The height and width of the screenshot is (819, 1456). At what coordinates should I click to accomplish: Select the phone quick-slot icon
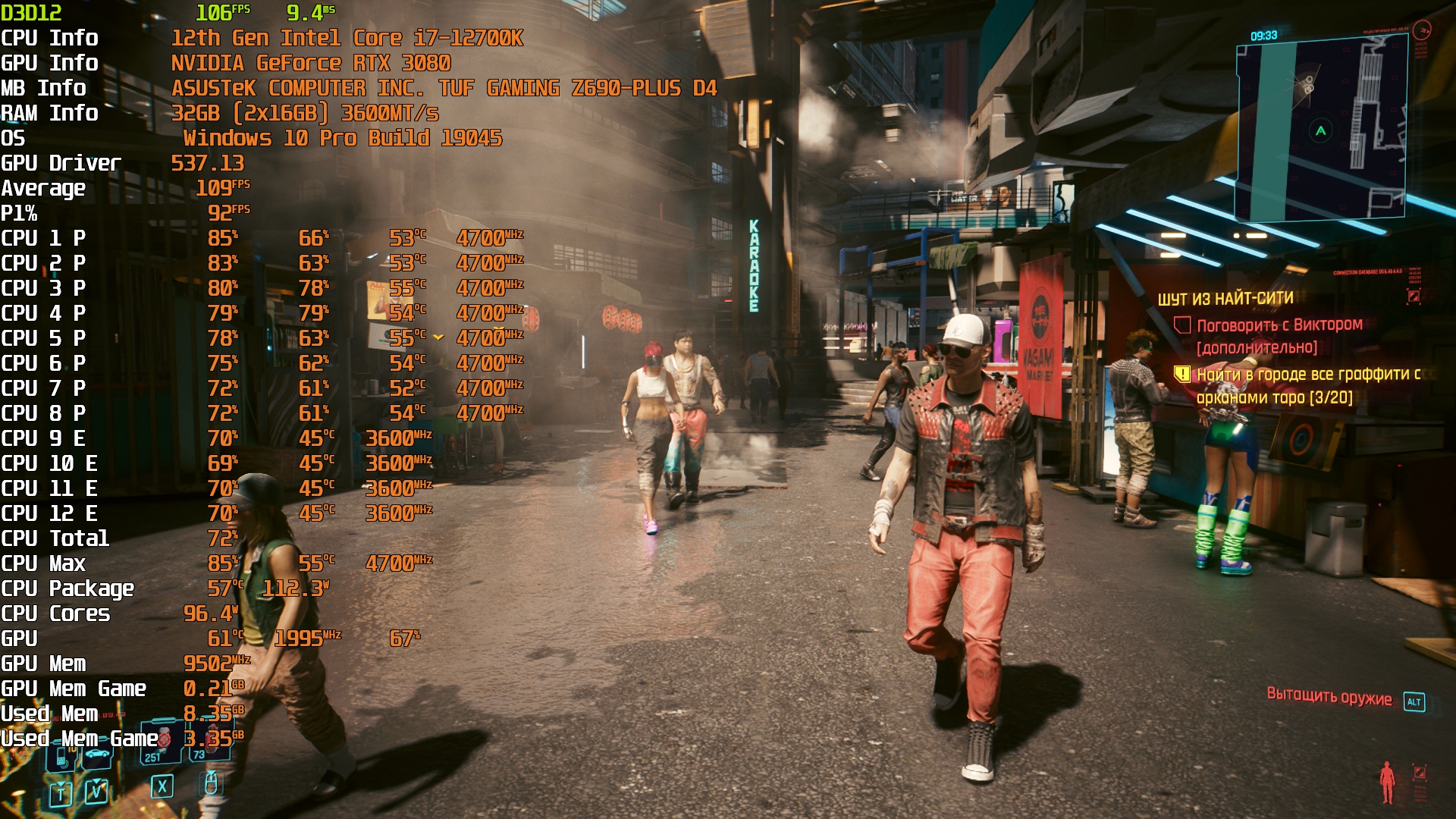(x=62, y=755)
